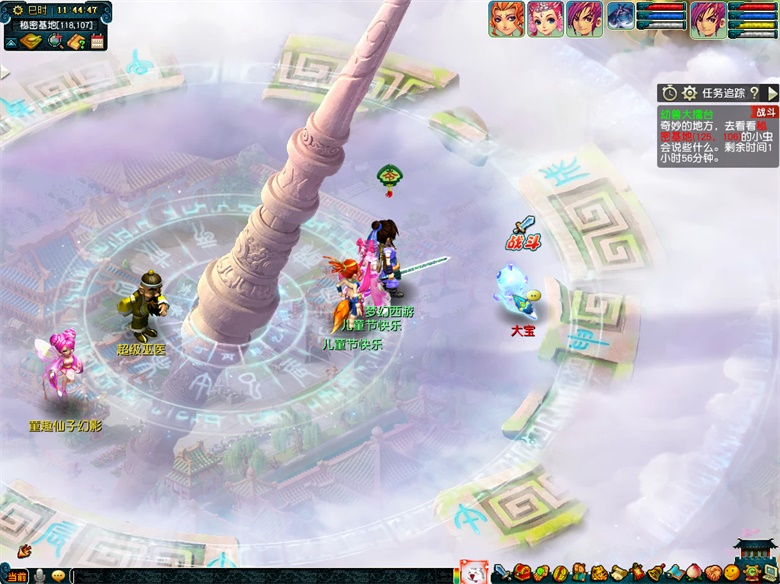Image resolution: width=780 pixels, height=584 pixels.
Task: Collapse the minimap panel with the up arrow
Action: coord(10,43)
